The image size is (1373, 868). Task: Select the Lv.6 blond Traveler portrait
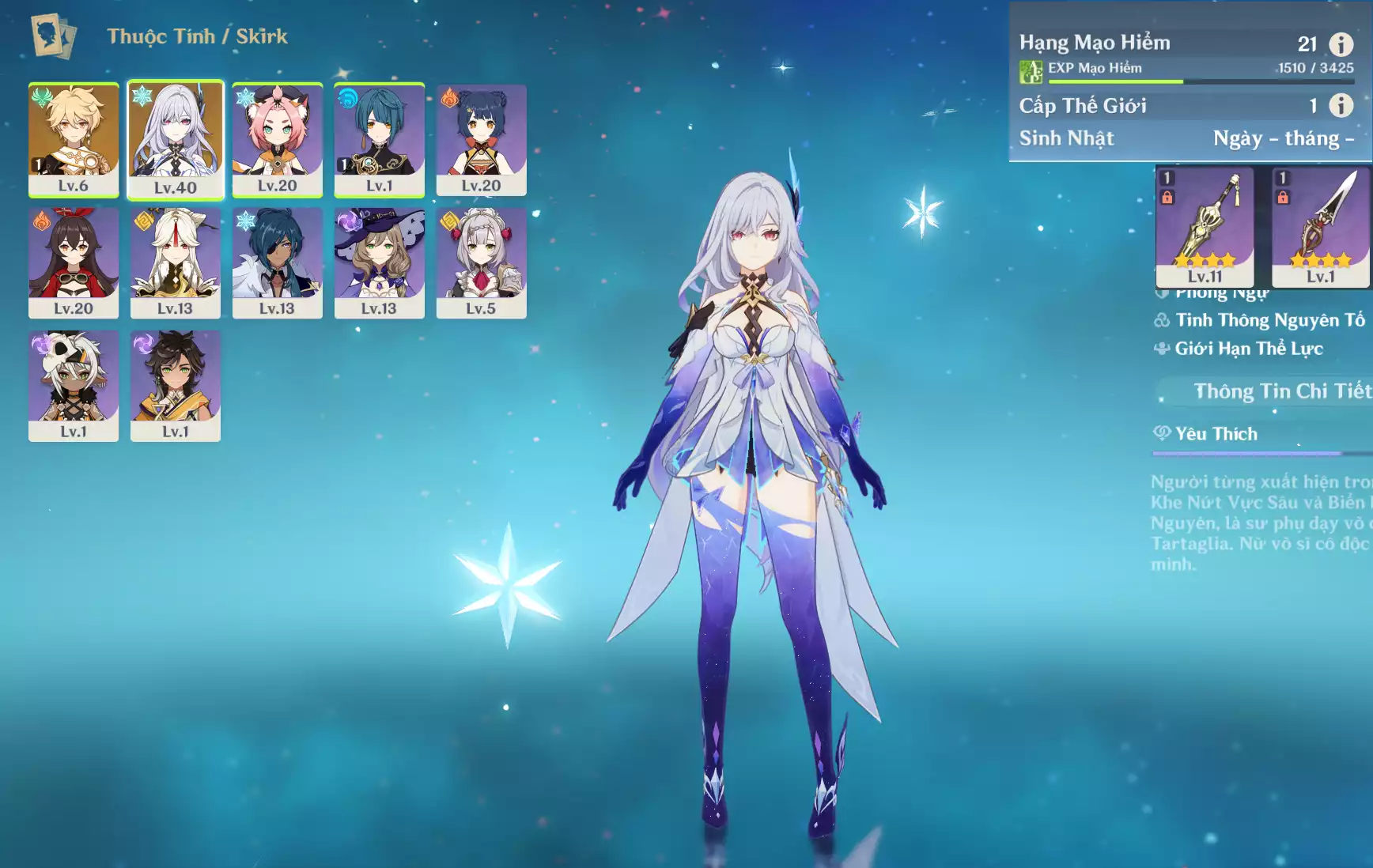click(74, 139)
